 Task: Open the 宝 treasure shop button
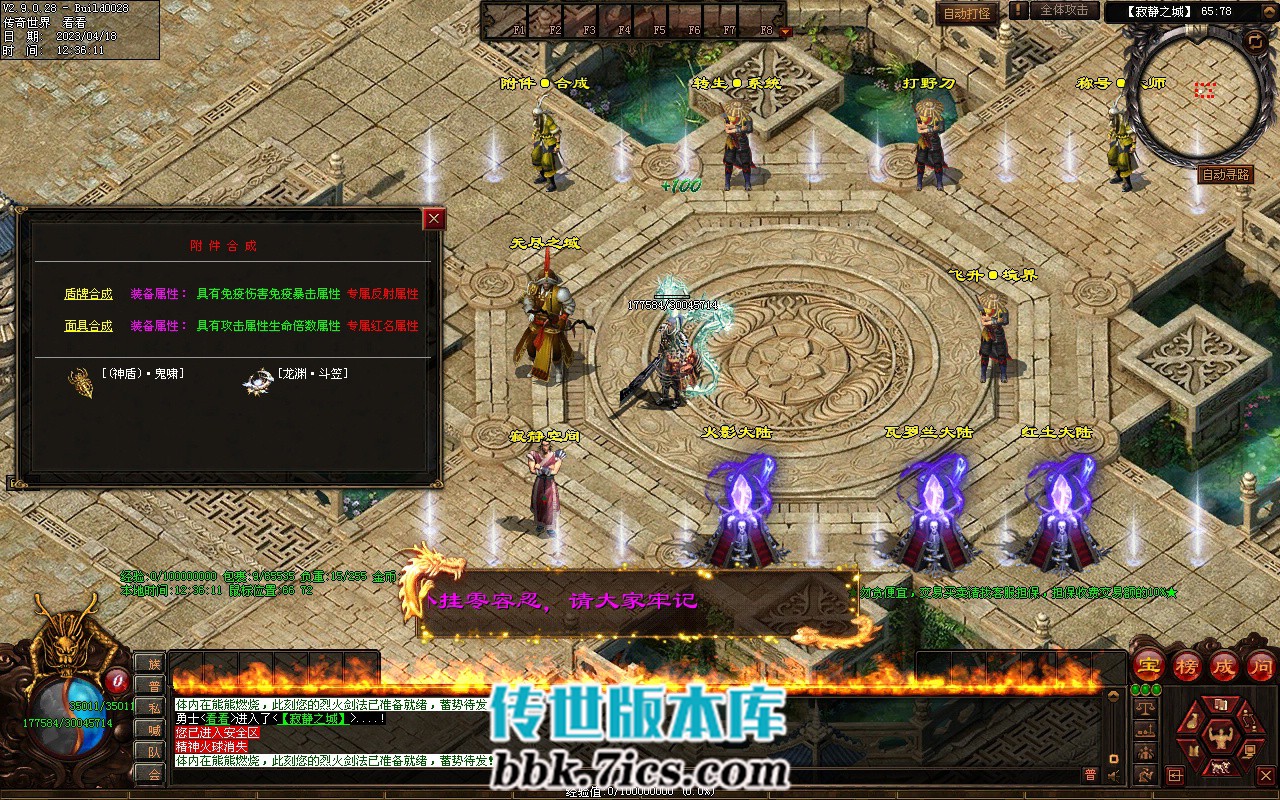1148,665
